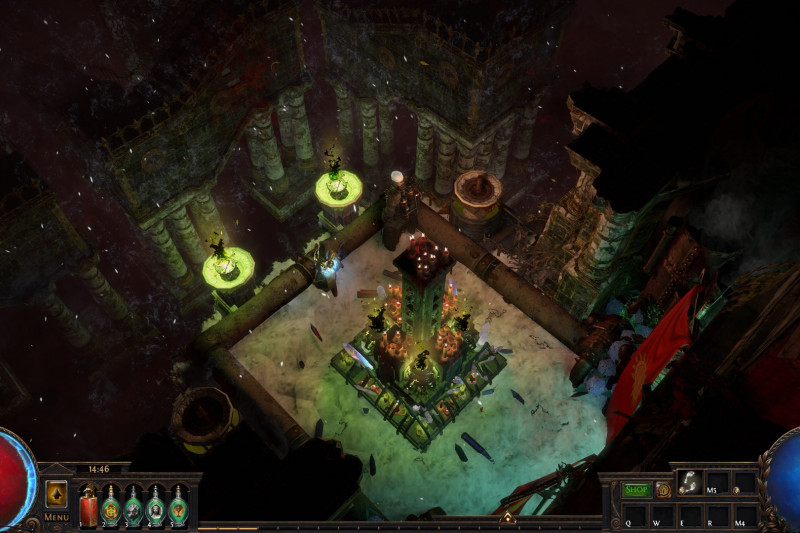
Task: Click the gold level-up gem icon
Action: click(56, 496)
